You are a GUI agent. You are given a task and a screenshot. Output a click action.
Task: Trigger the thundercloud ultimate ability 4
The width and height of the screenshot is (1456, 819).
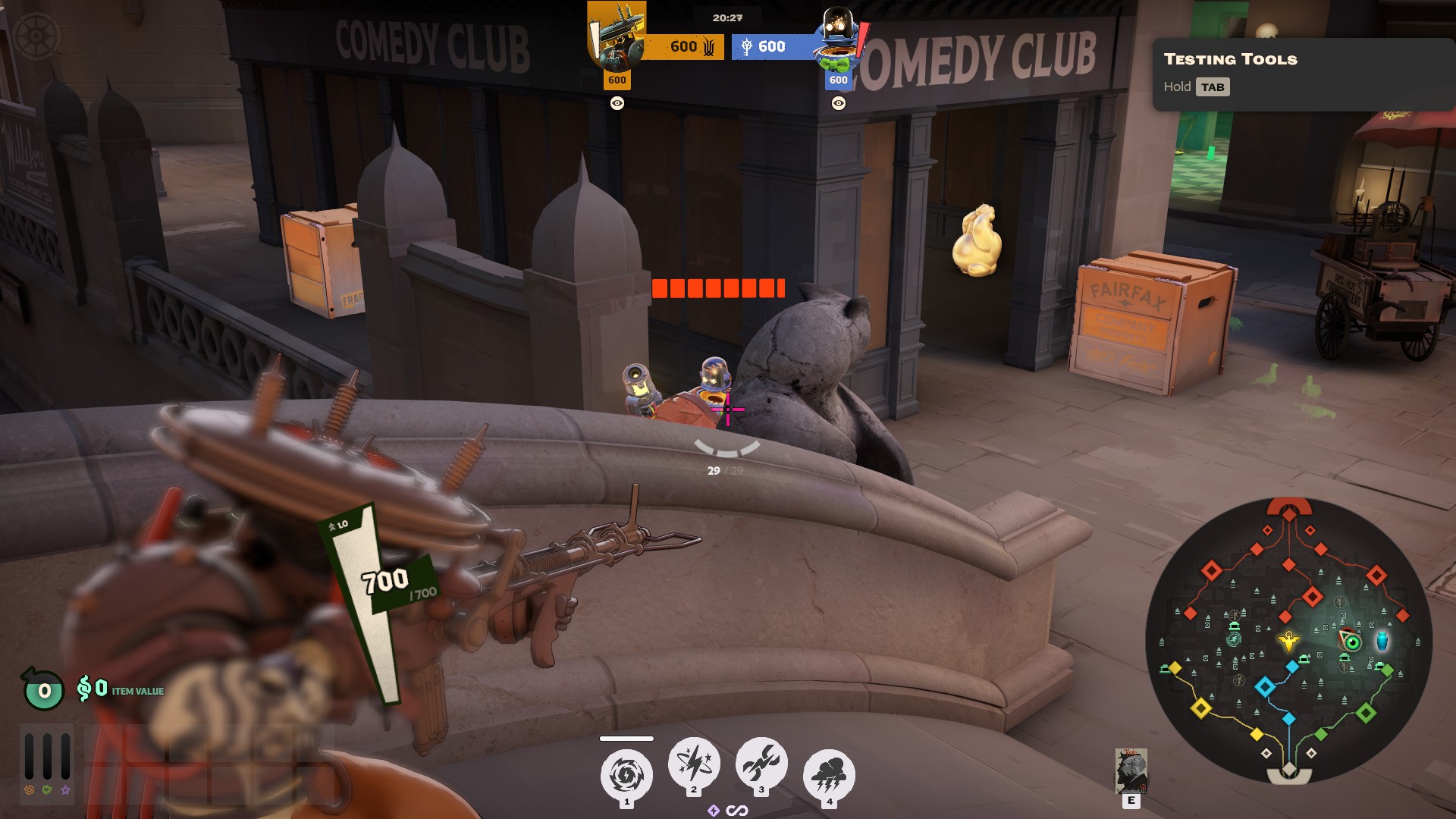click(829, 771)
